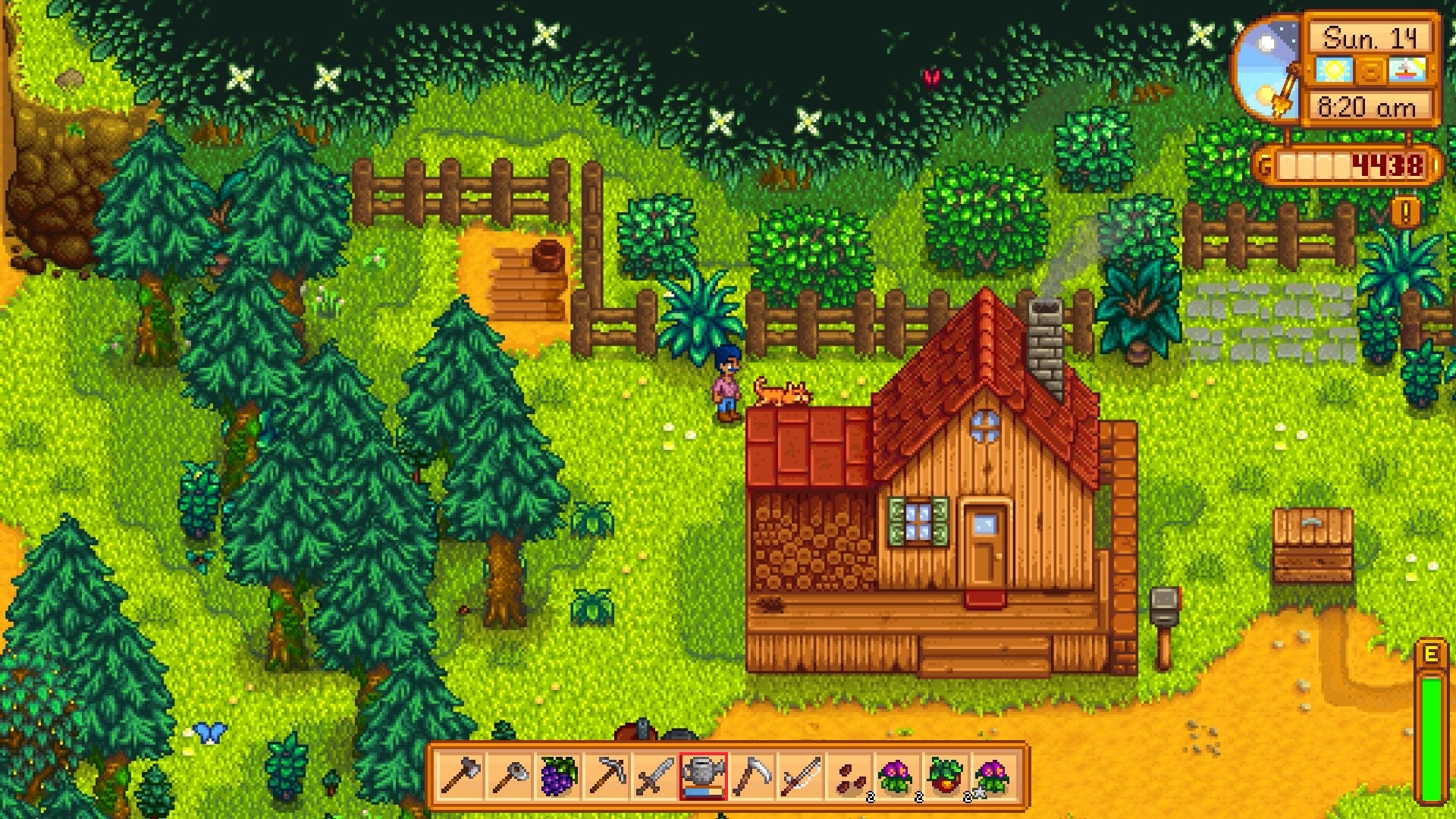Choose the silver-star pink flower slot
This screenshot has height=819, width=1456.
(995, 777)
